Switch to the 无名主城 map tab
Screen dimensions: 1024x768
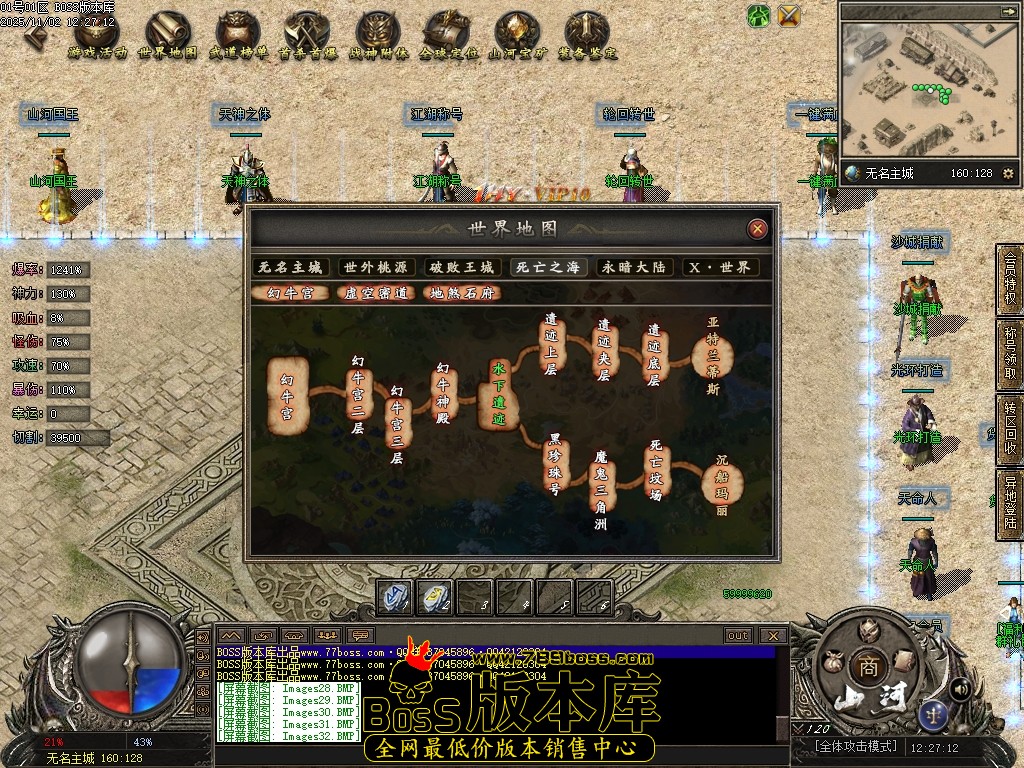[290, 268]
